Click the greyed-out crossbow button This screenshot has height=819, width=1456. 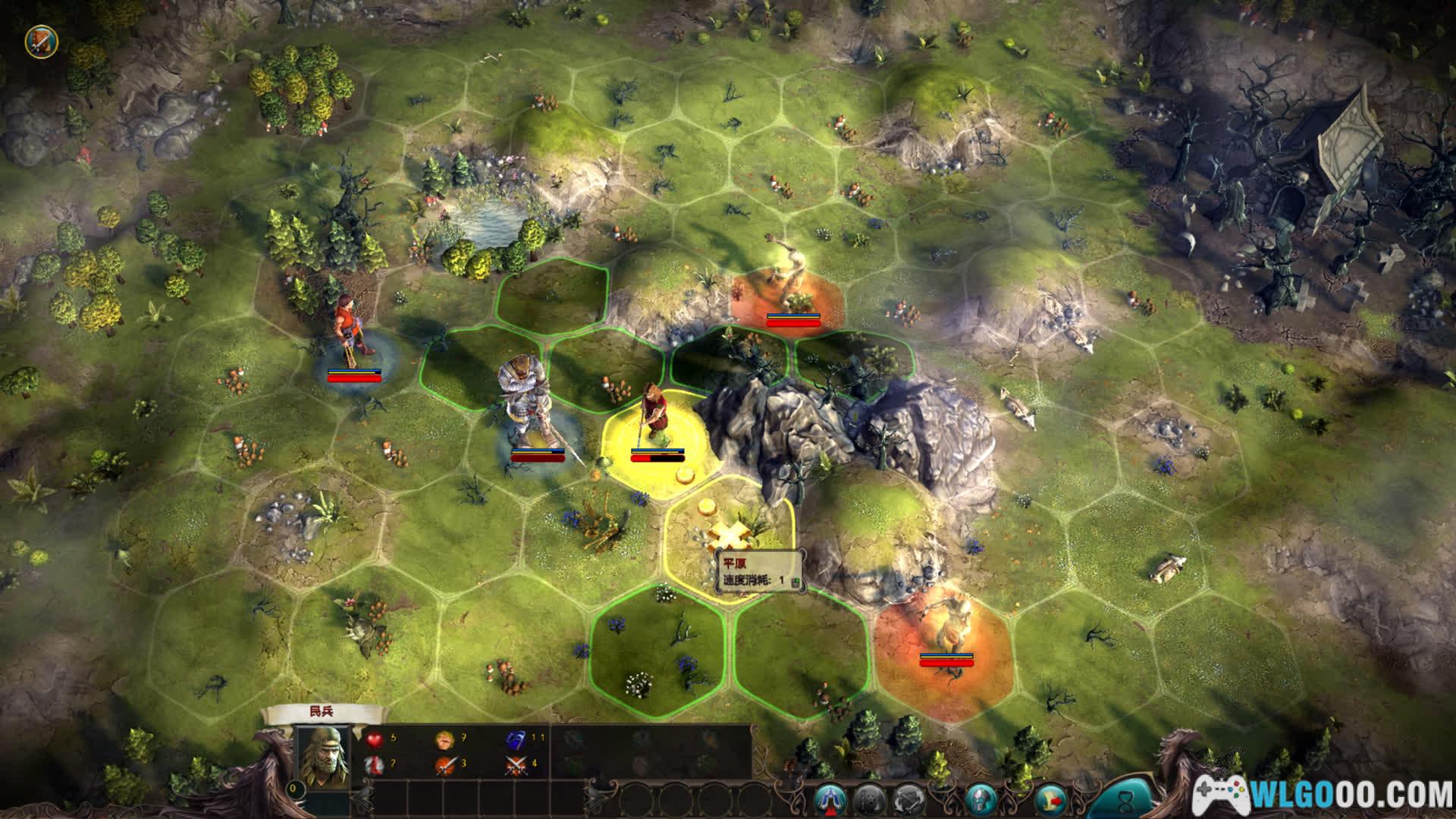pos(869,800)
